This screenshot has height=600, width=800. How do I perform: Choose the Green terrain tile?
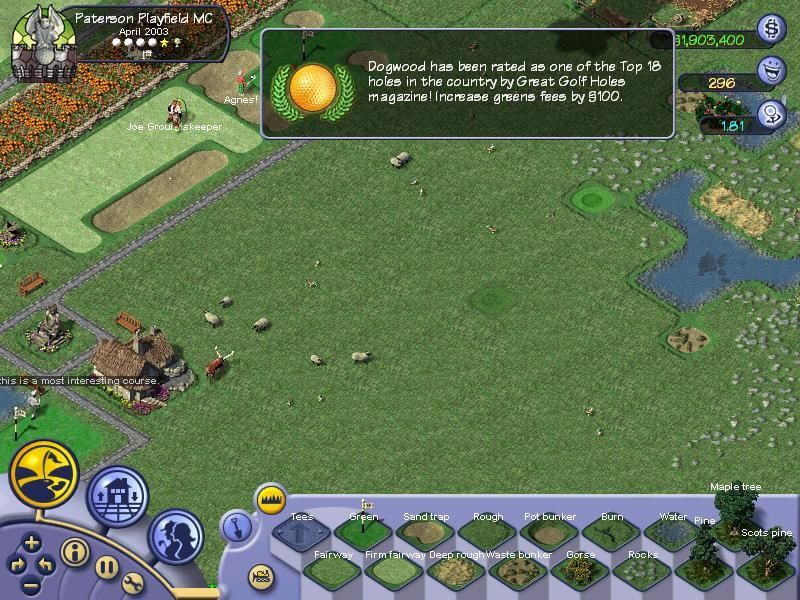pyautogui.click(x=363, y=535)
